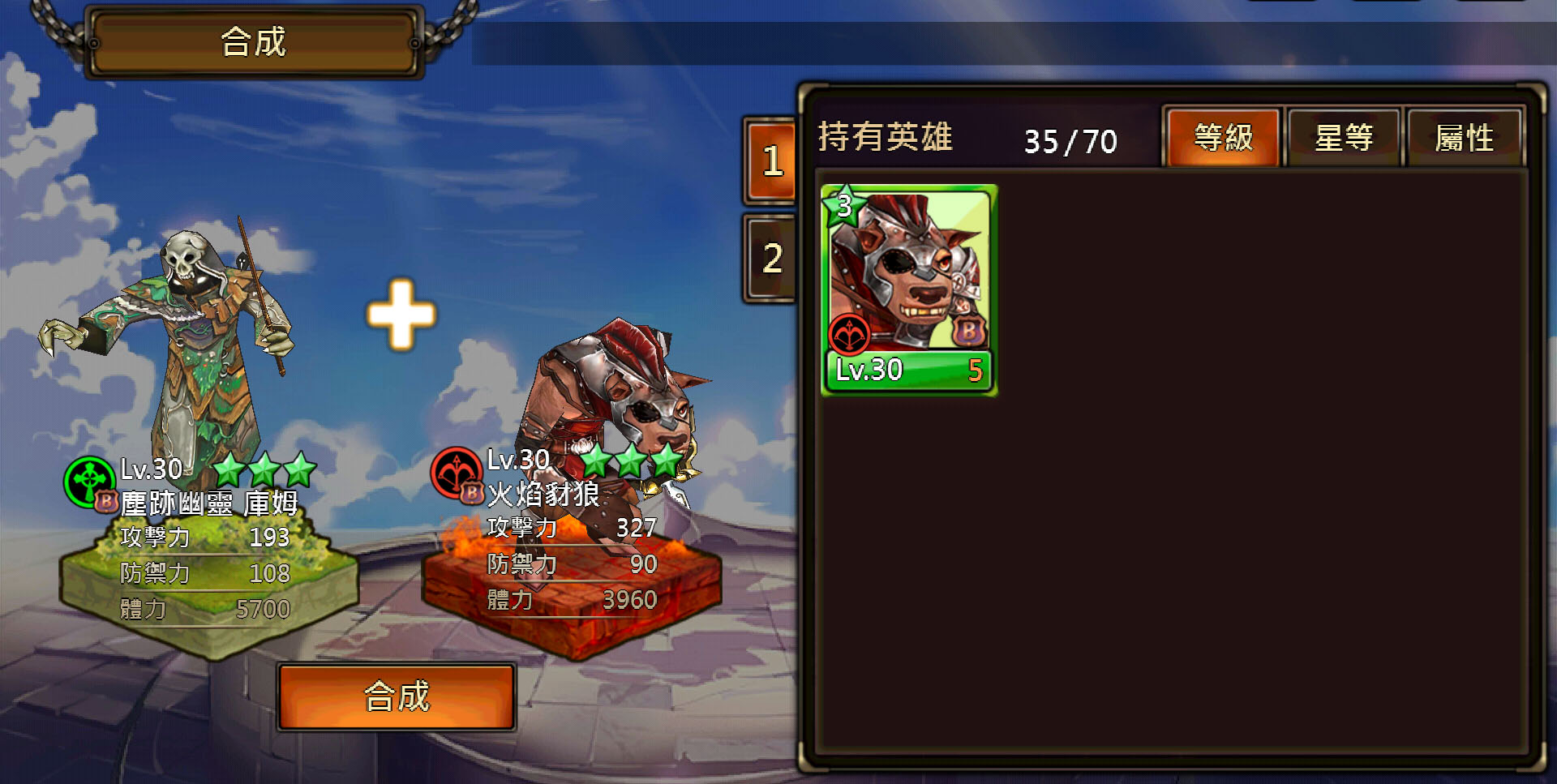Switch to page 2 of materials

tap(770, 256)
